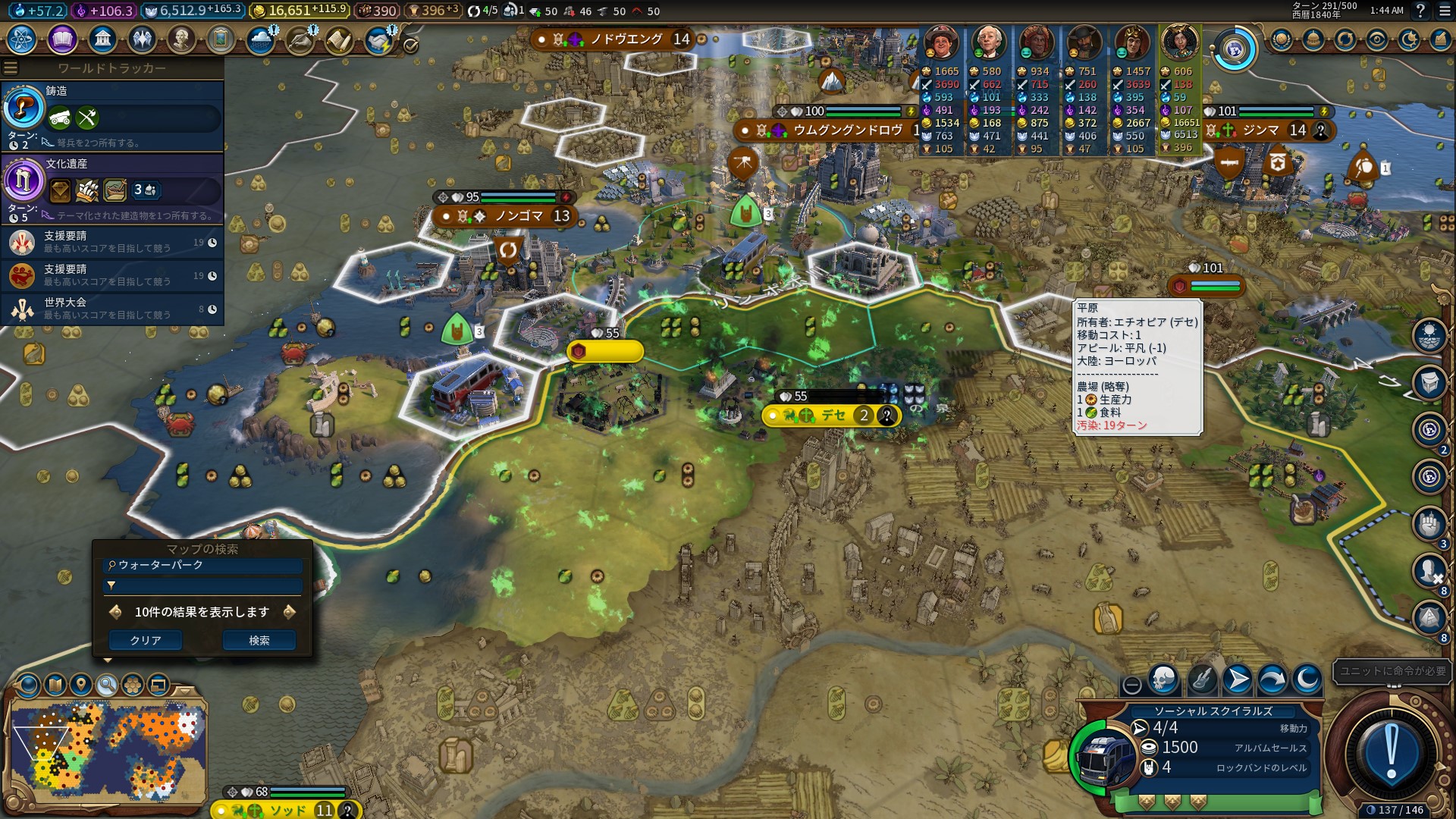This screenshot has width=1456, height=819.
Task: Click the 検索 search button
Action: (x=259, y=641)
